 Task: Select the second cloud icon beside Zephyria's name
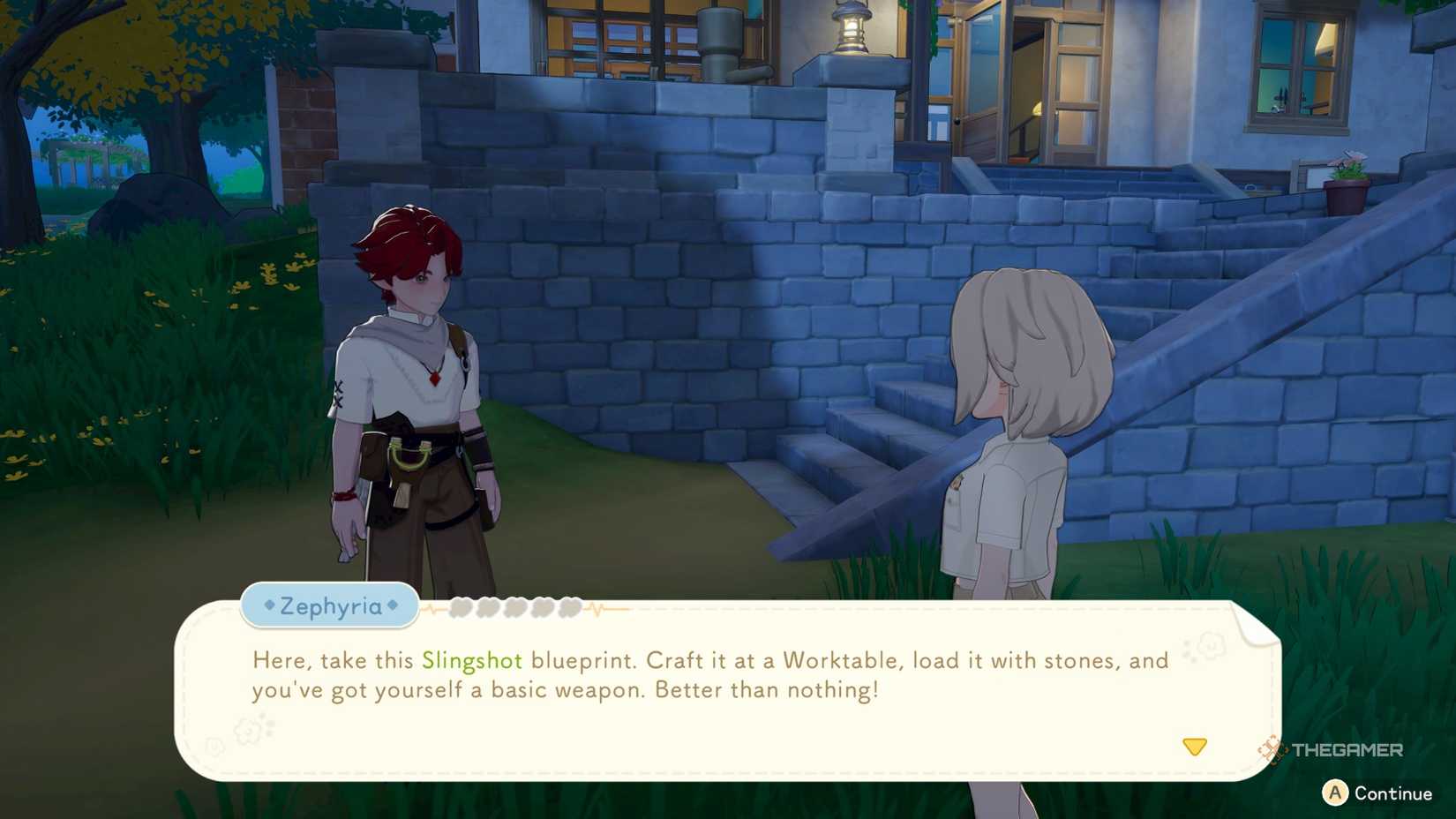(488, 609)
